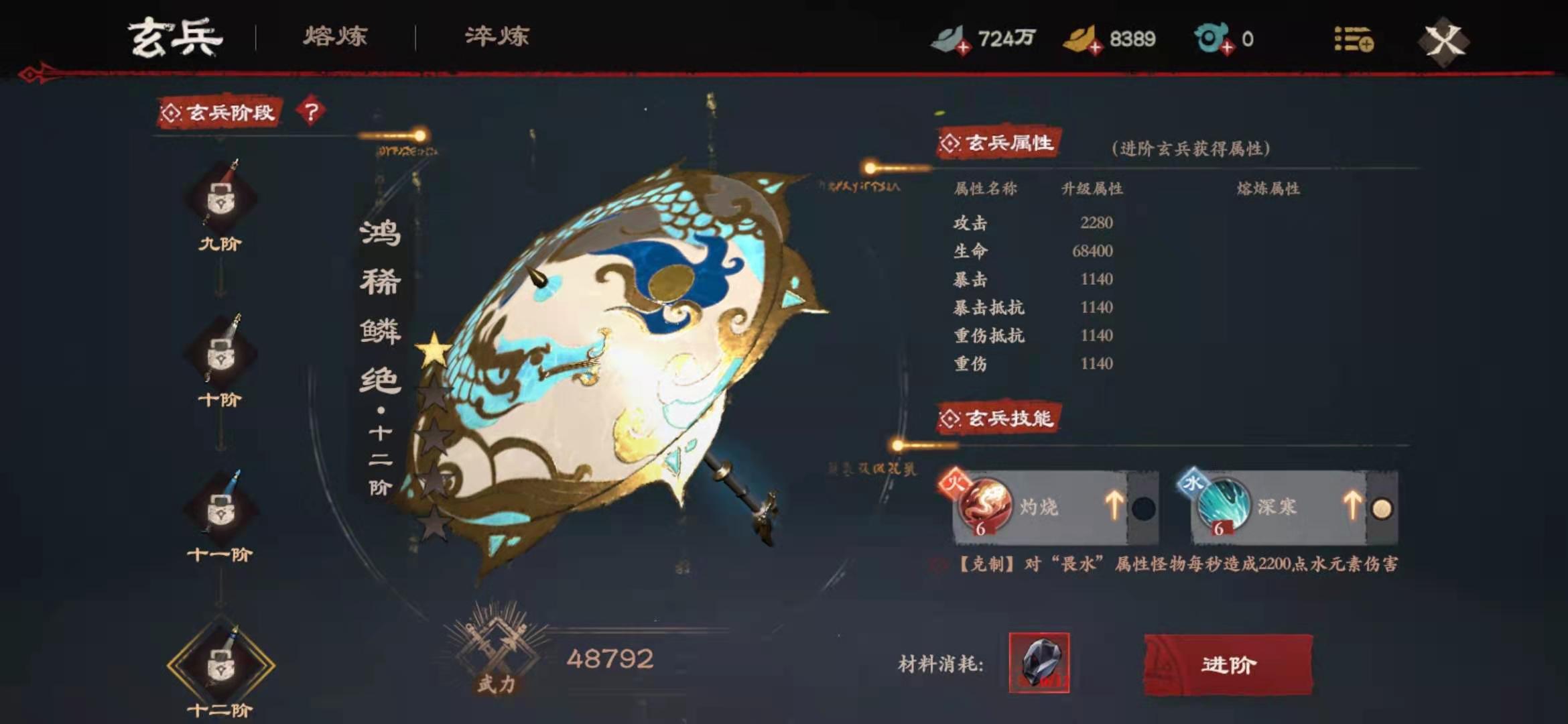Add more silver currency (724万)
The width and height of the screenshot is (1568, 724).
pos(963,48)
